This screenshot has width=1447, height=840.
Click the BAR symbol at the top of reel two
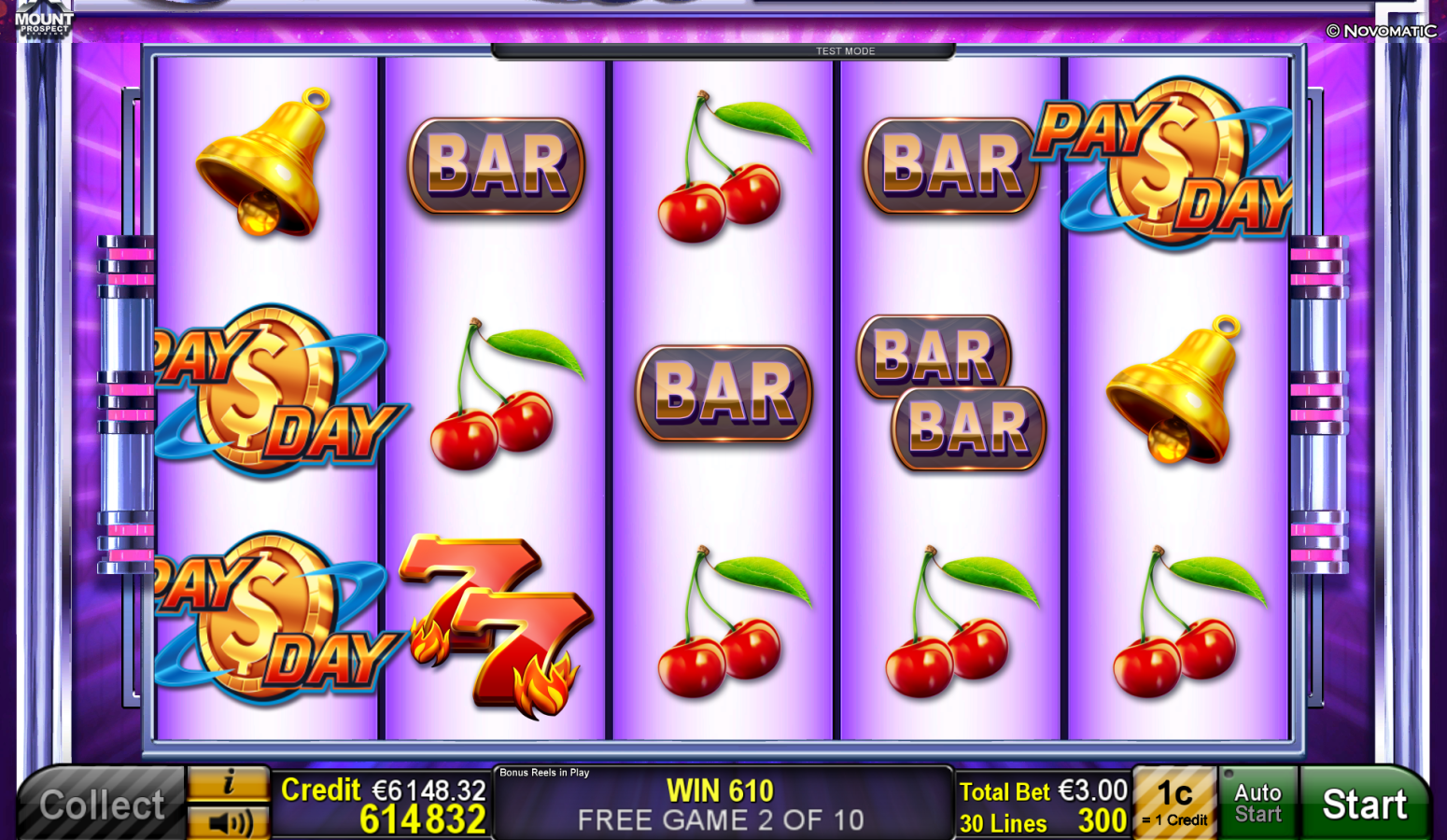[x=498, y=163]
